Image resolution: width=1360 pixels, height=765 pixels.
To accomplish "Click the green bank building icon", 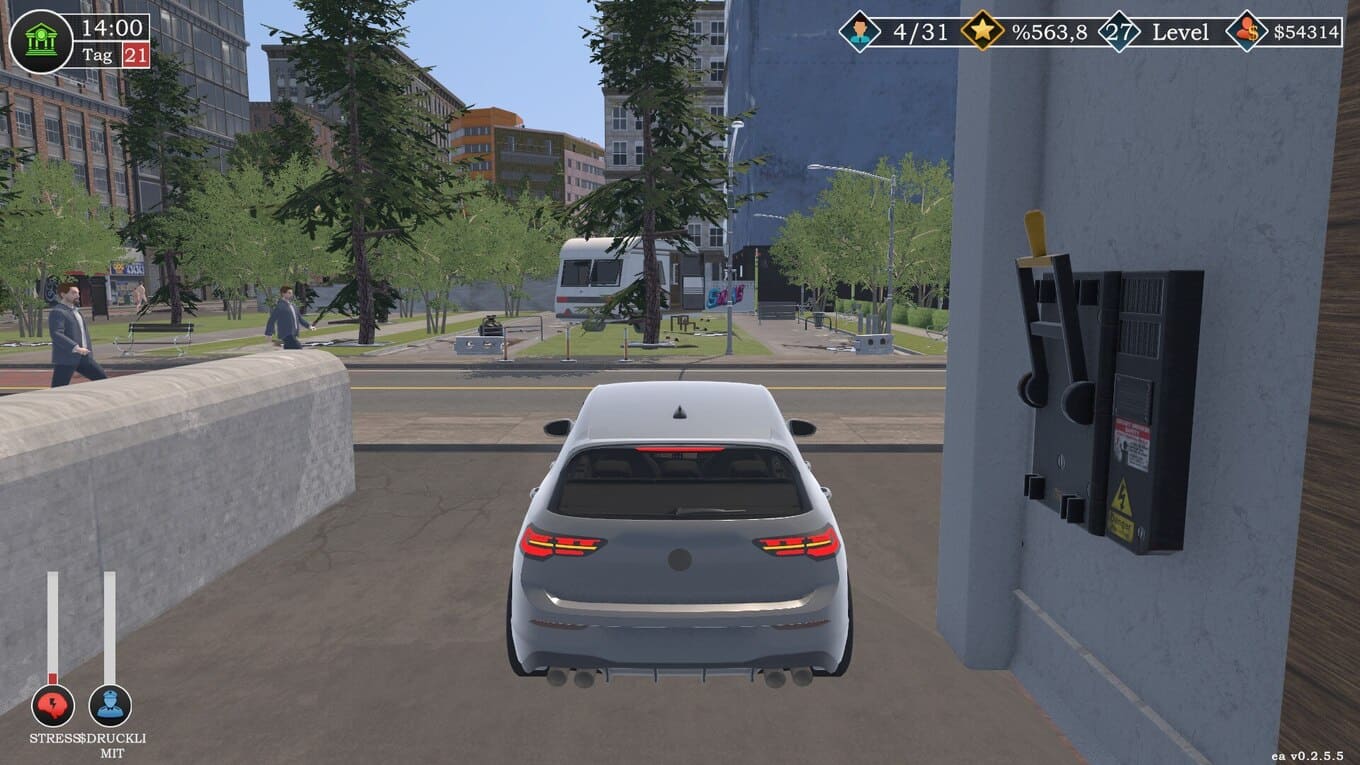I will pyautogui.click(x=40, y=41).
